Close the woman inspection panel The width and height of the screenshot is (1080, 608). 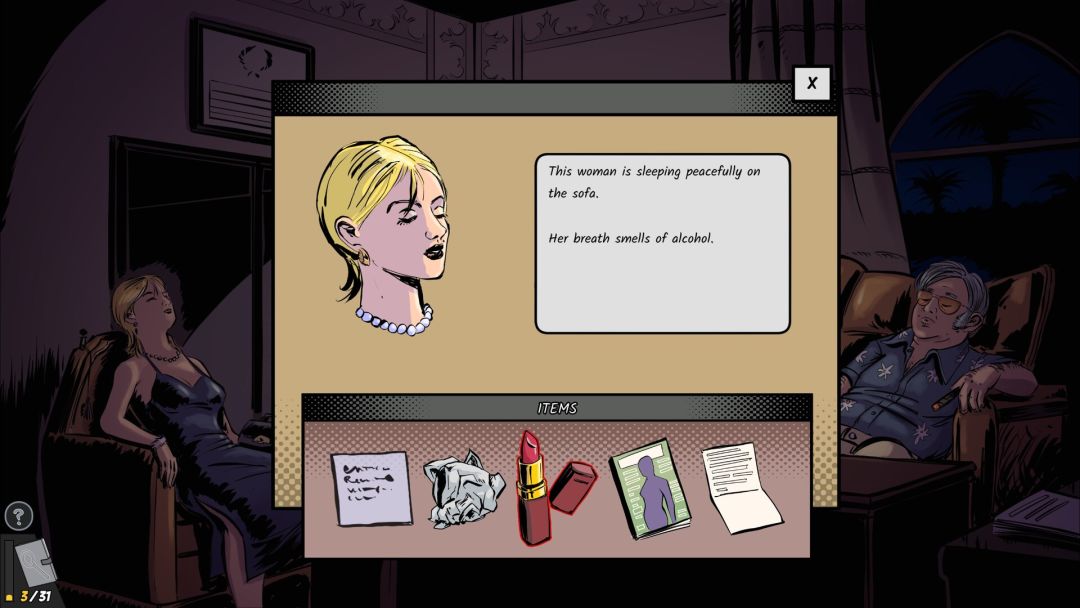click(811, 84)
